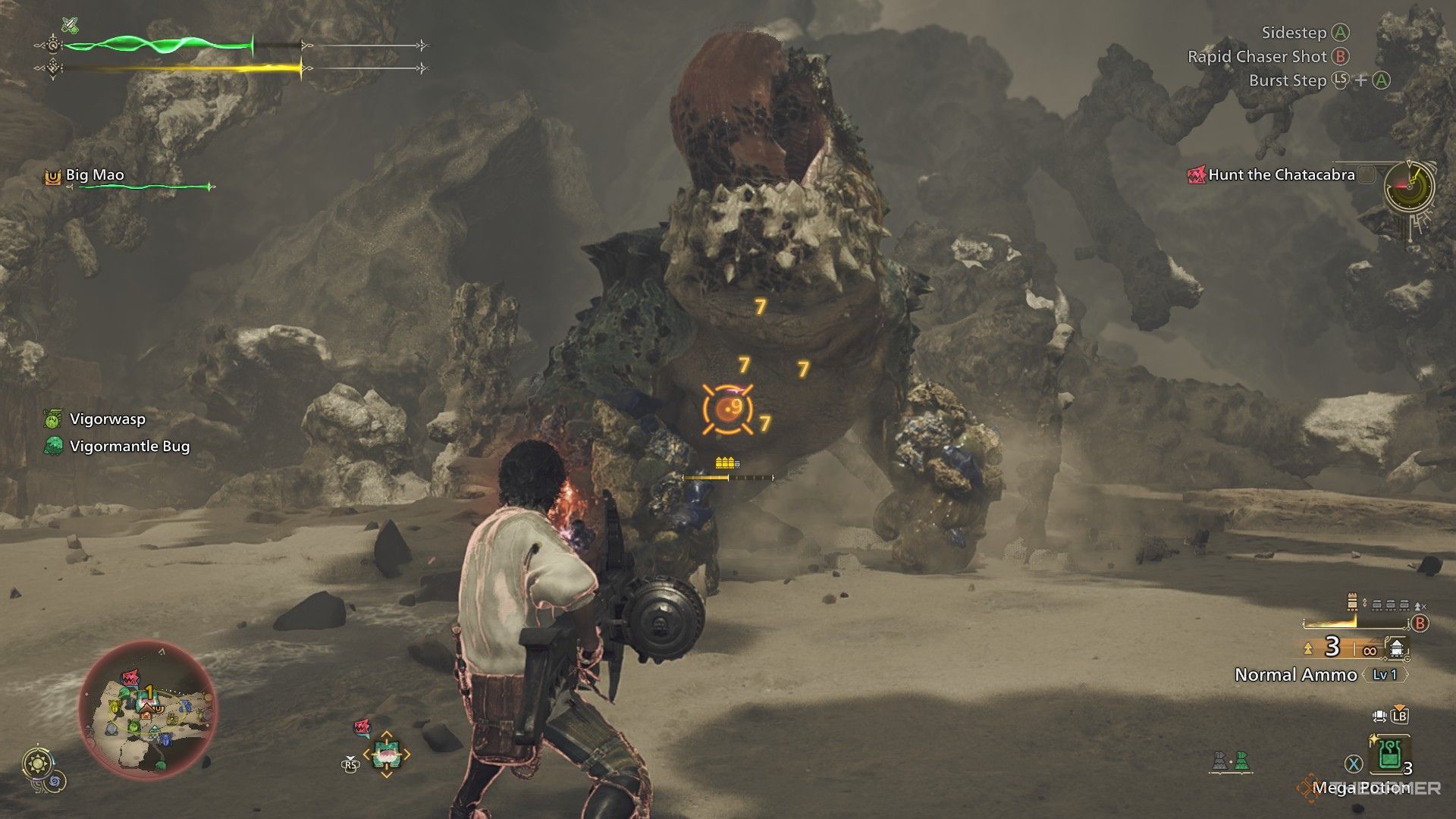This screenshot has width=1456, height=819.
Task: Select Big Mao companion name
Action: 95,175
